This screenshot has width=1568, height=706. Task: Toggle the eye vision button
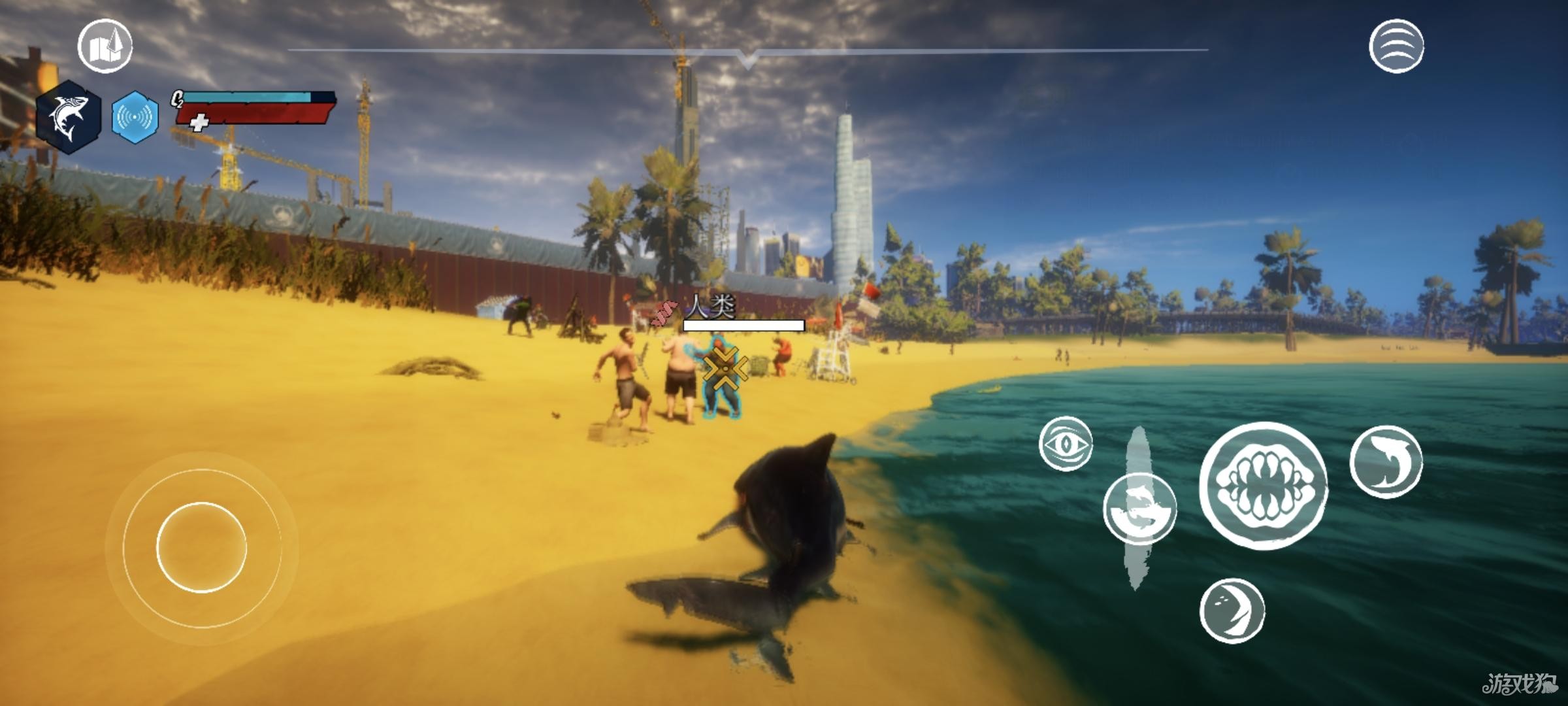click(1065, 444)
